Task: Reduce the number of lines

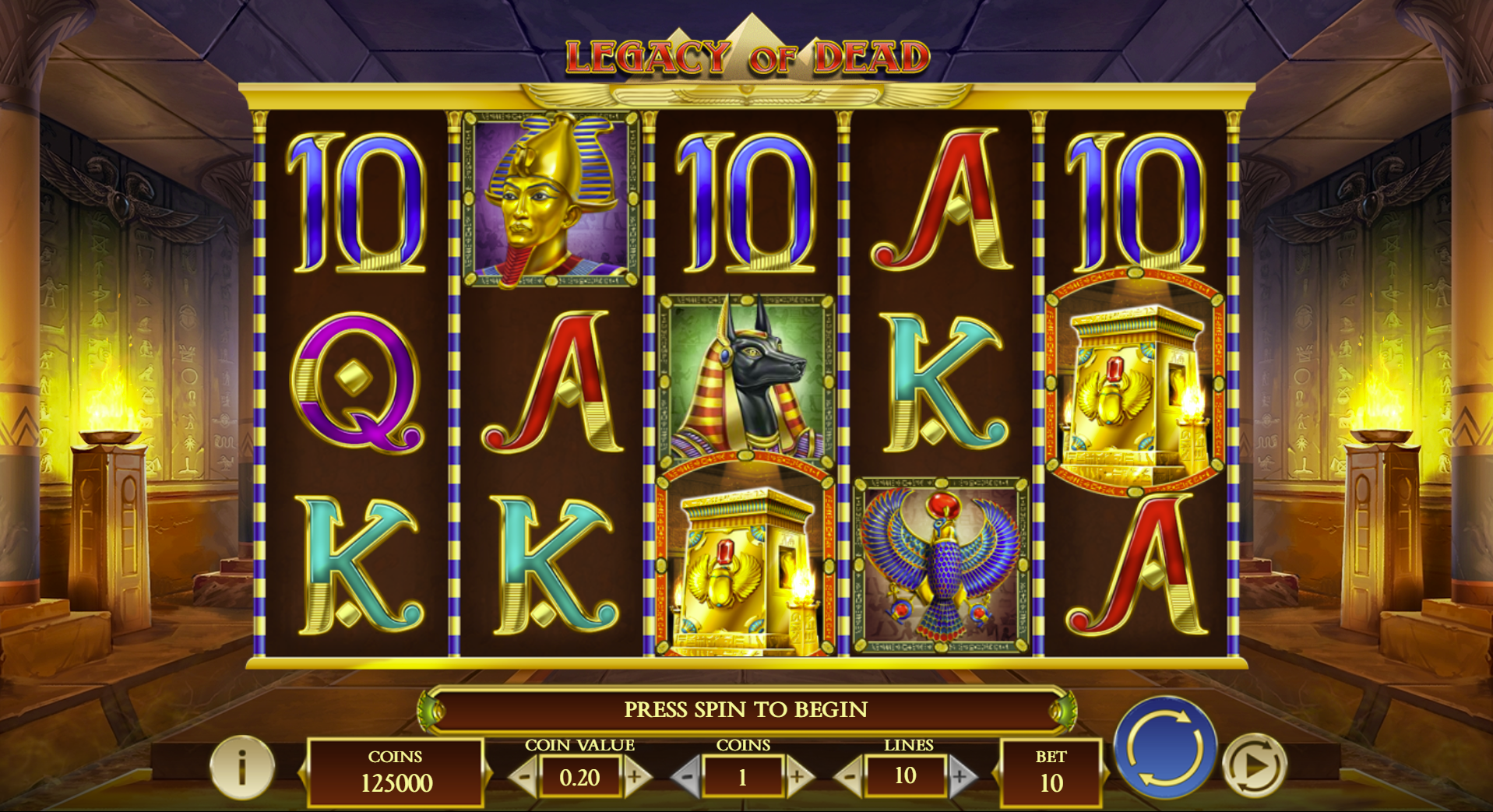Action: click(x=849, y=777)
